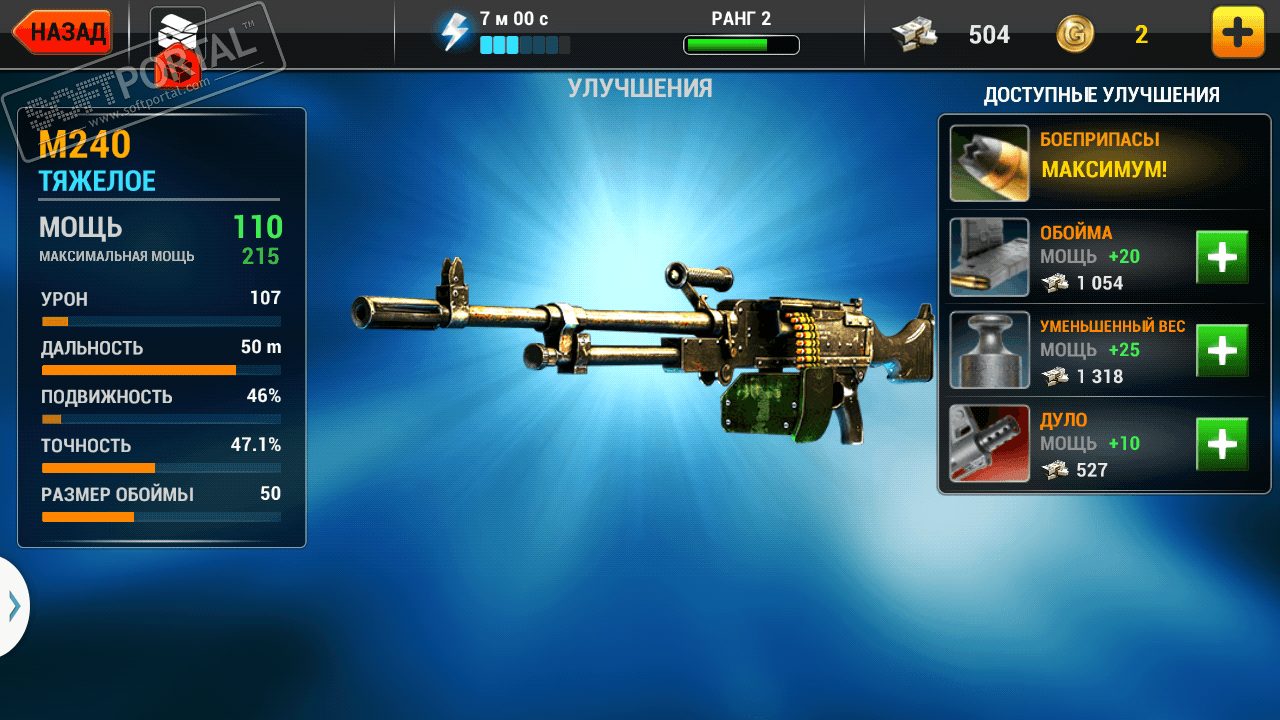The width and height of the screenshot is (1280, 720).
Task: Expand the side panel arrow on the left edge
Action: pyautogui.click(x=14, y=606)
